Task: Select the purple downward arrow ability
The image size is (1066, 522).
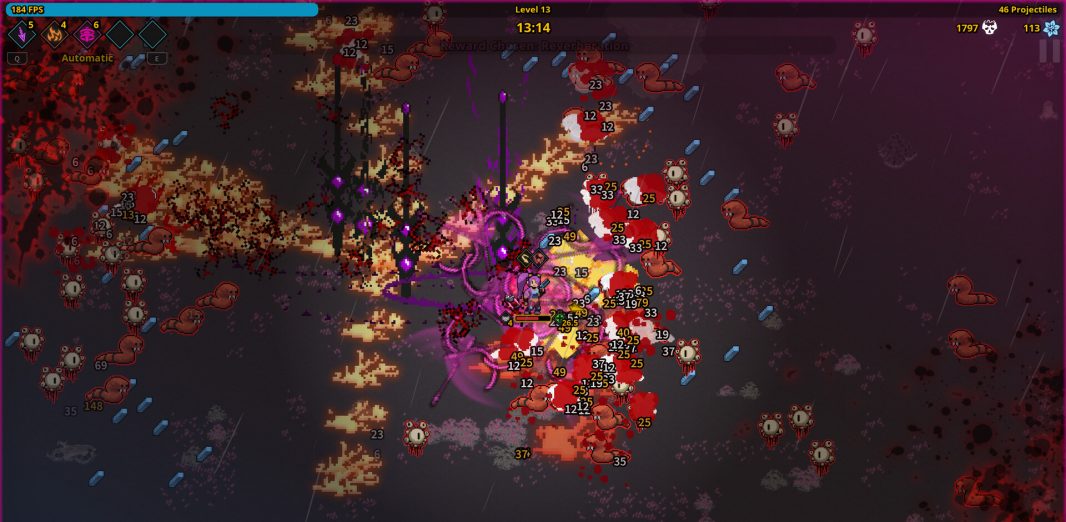Action: 21,35
